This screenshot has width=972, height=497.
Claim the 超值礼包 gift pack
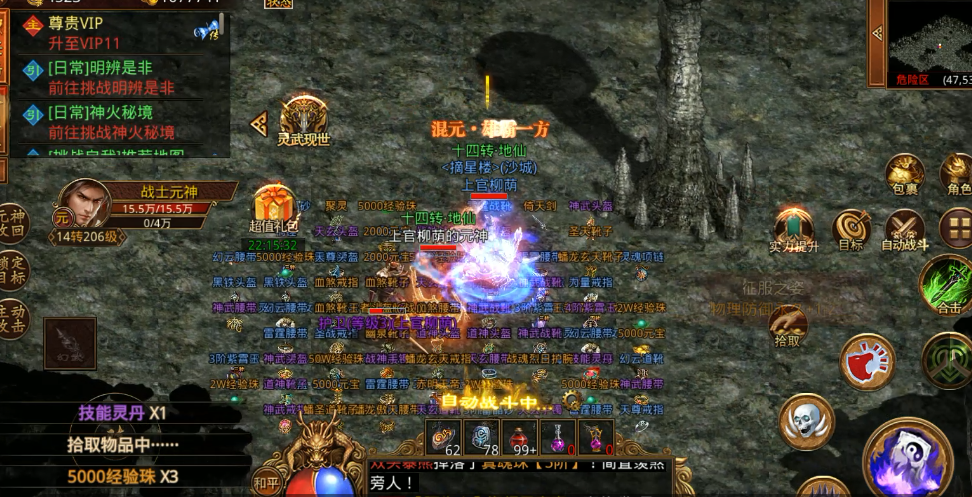[271, 208]
